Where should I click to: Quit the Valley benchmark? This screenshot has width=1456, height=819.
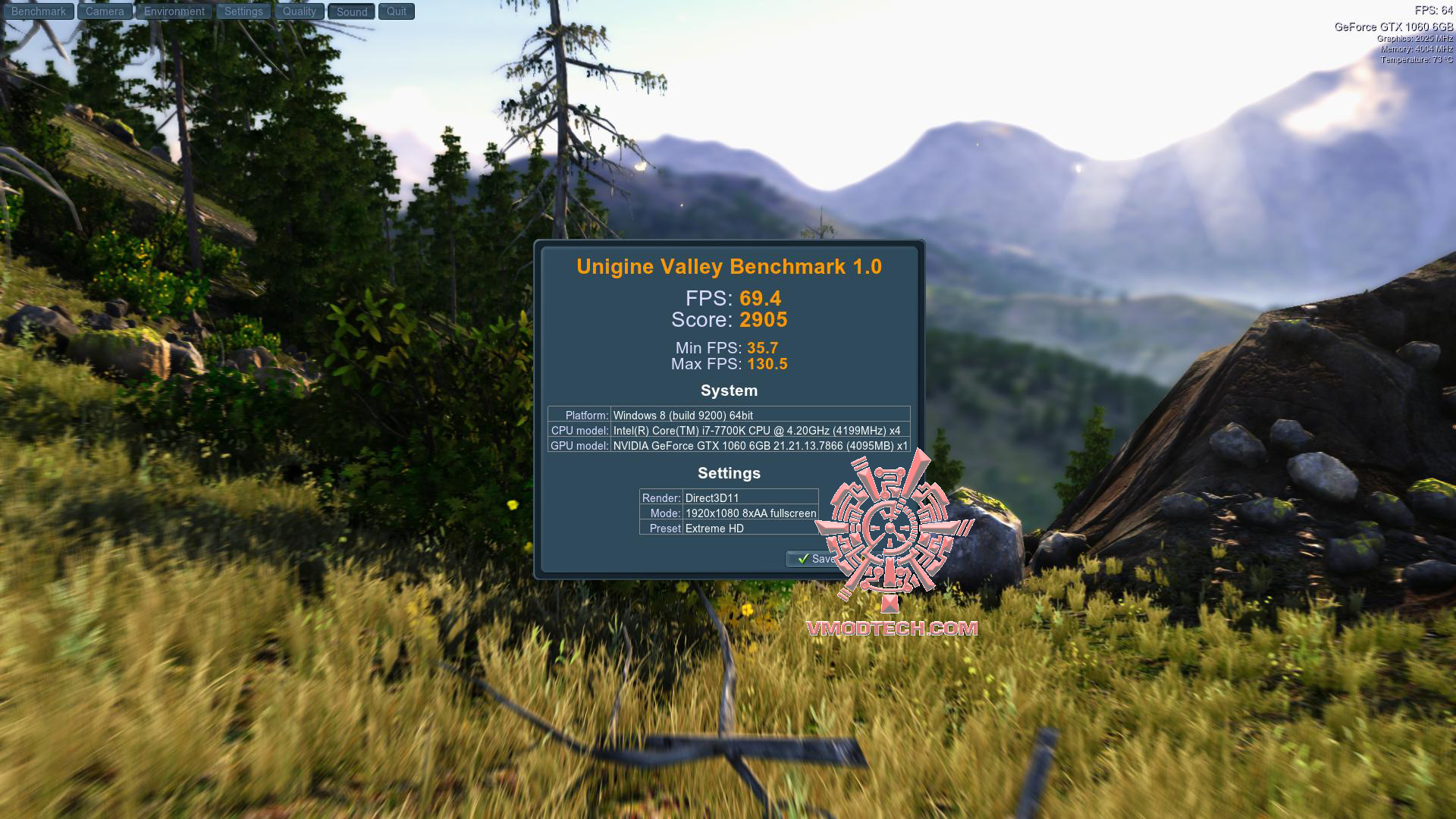tap(397, 11)
